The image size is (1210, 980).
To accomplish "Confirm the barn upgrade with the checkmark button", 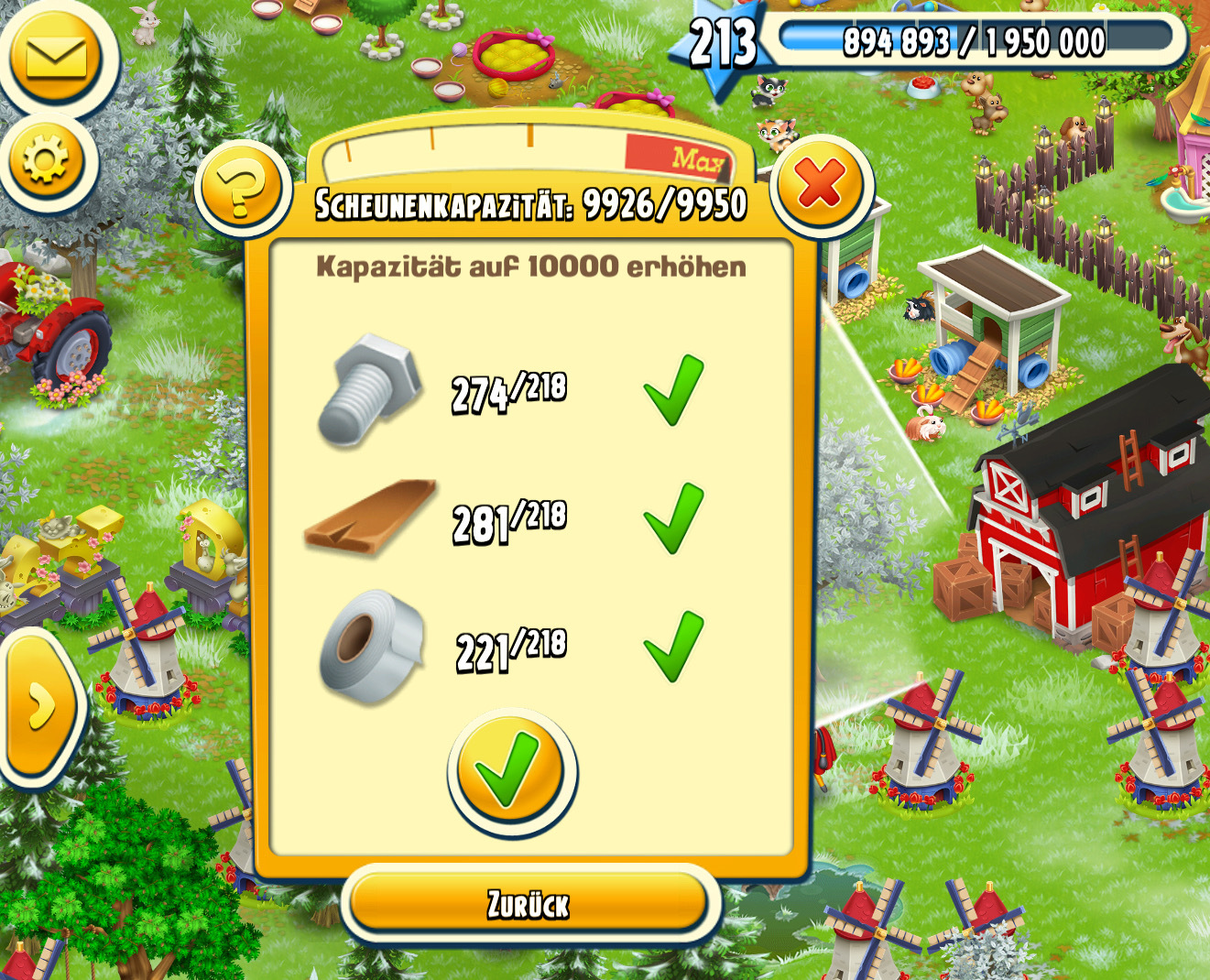I will coord(511,772).
